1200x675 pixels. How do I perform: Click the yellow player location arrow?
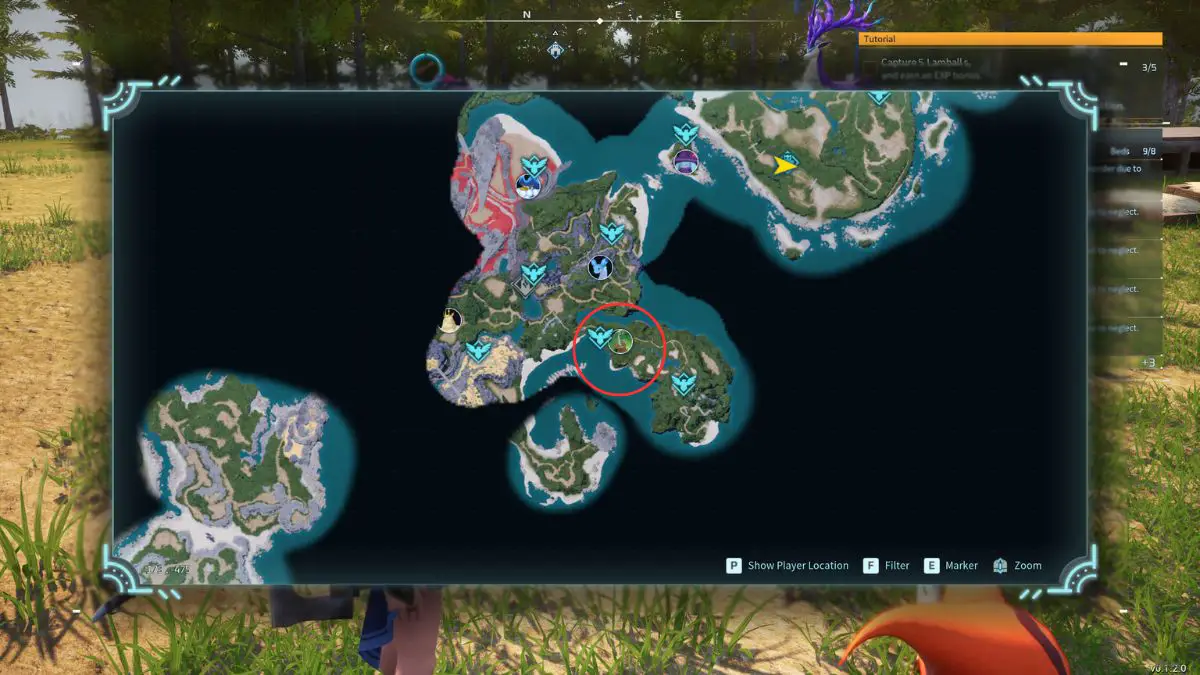(786, 166)
